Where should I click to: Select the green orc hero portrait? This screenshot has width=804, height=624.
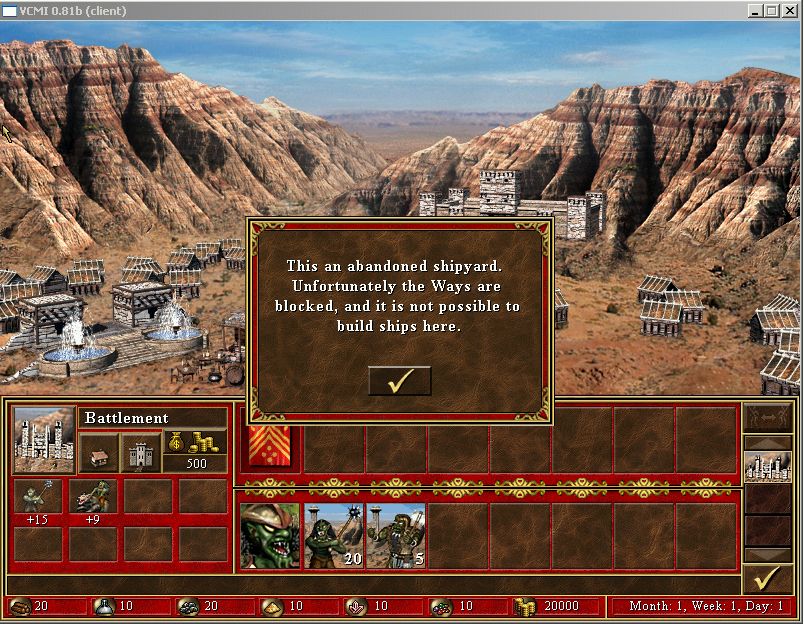(270, 536)
